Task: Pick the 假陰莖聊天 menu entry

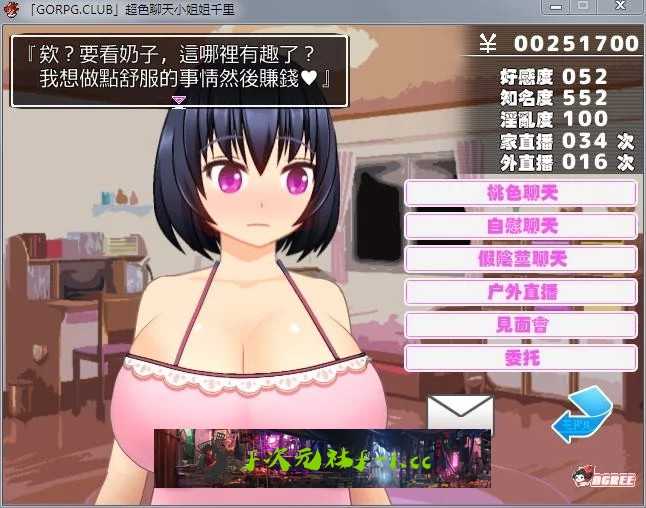Action: (x=521, y=259)
